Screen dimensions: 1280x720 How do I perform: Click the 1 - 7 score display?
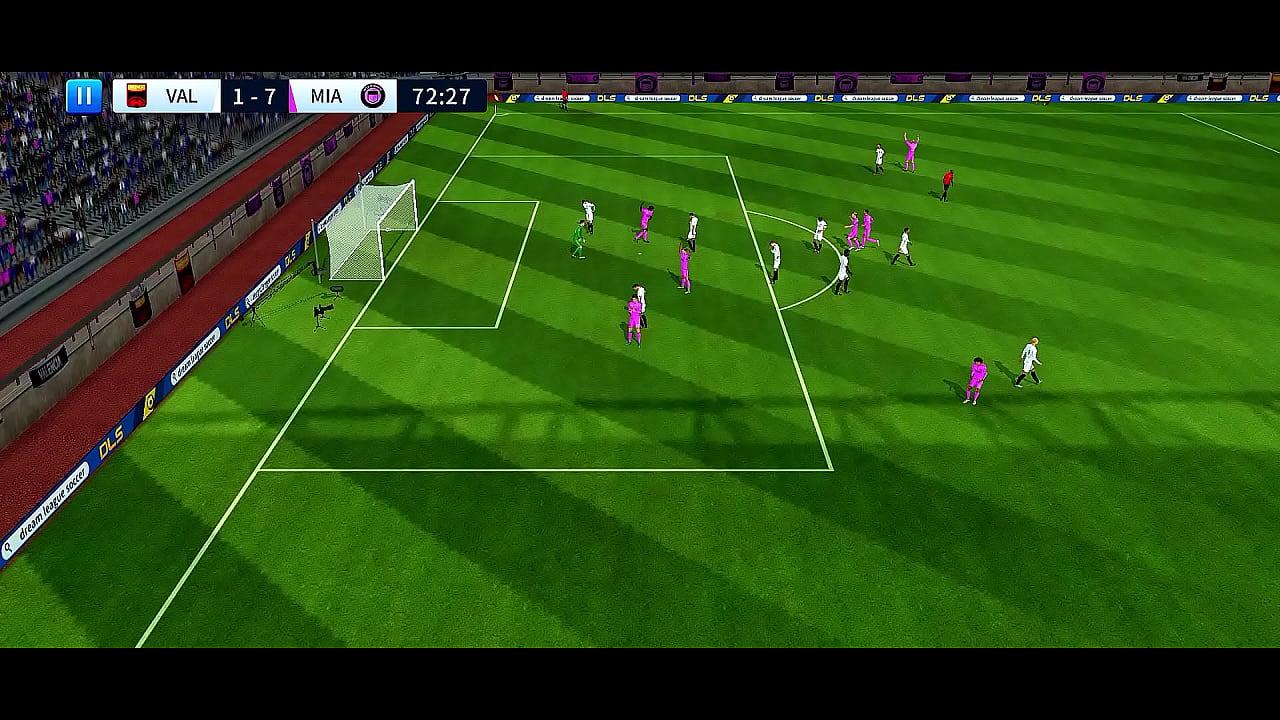coord(252,96)
